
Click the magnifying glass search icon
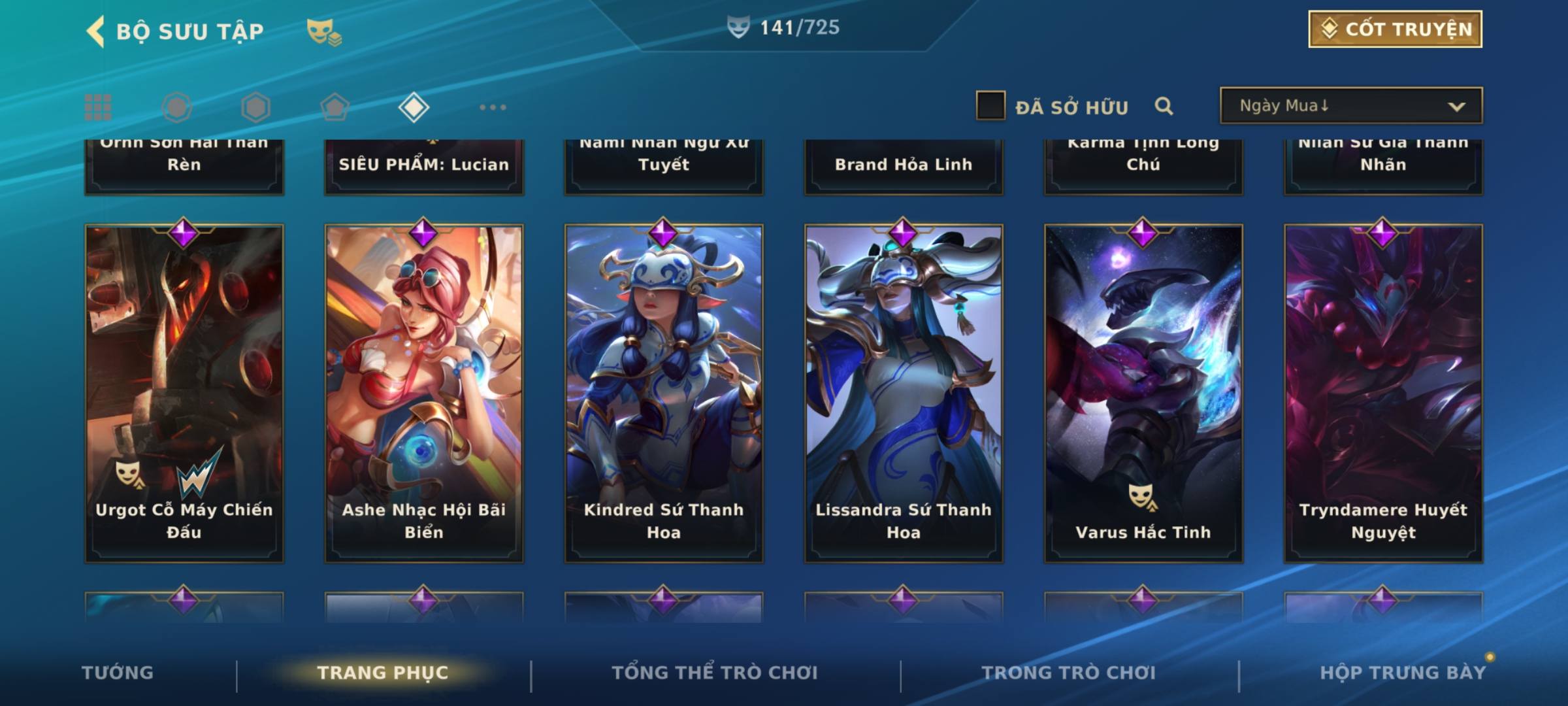click(x=1164, y=106)
